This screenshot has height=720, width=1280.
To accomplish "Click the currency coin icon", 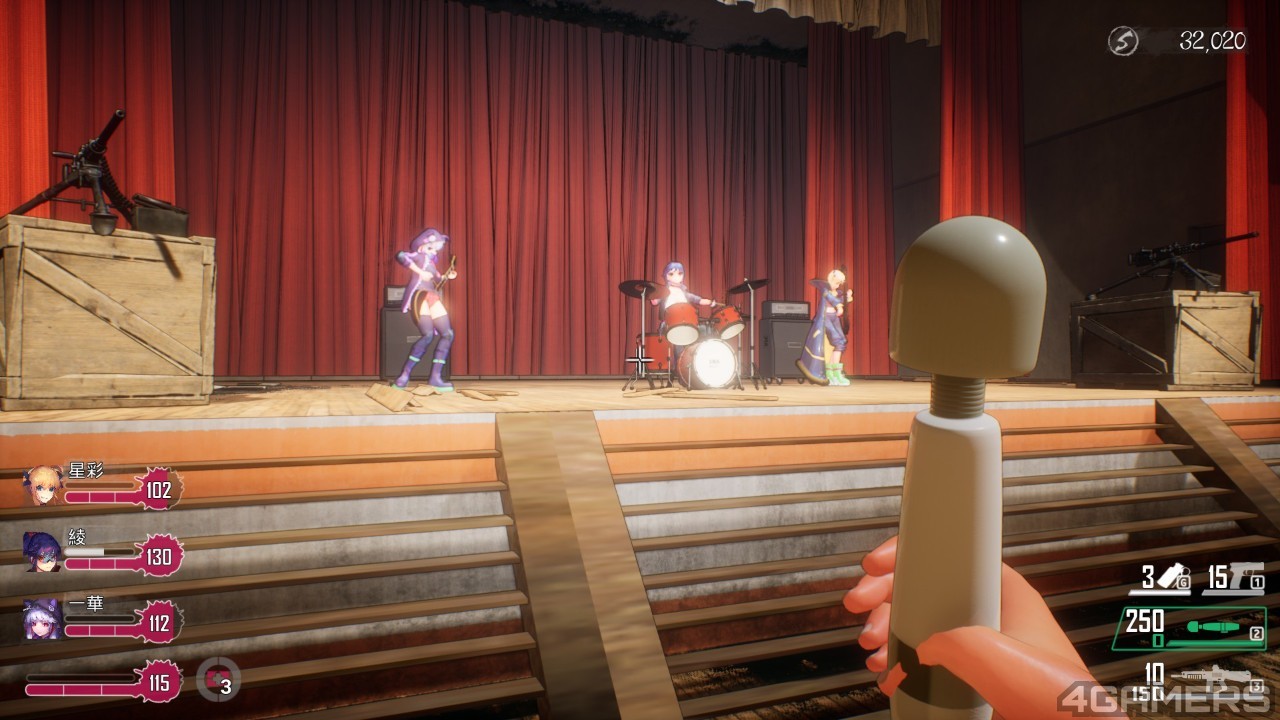I will click(x=1123, y=41).
